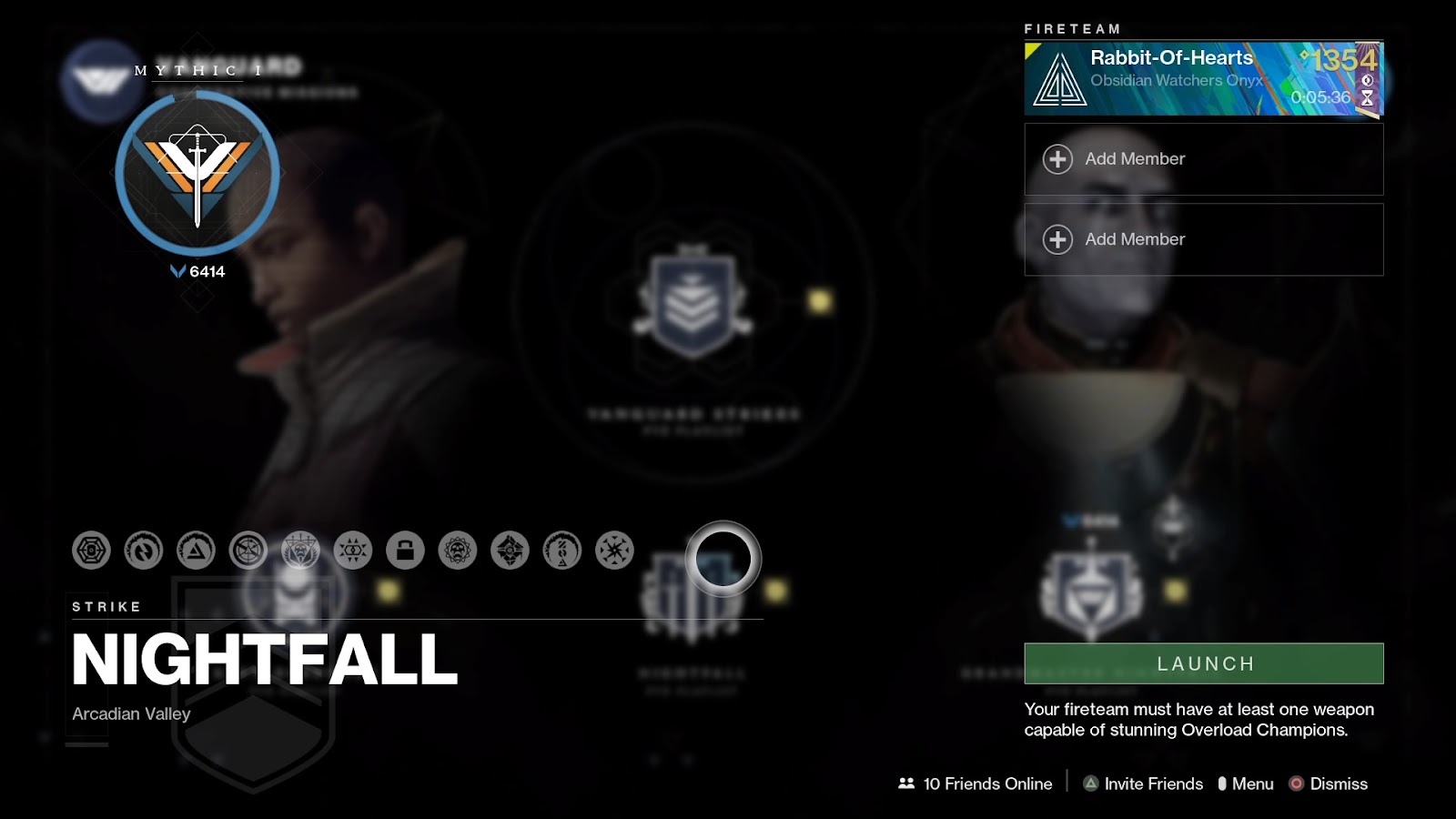
Task: Inspect the crossed-wheel modifier icon
Action: click(246, 551)
